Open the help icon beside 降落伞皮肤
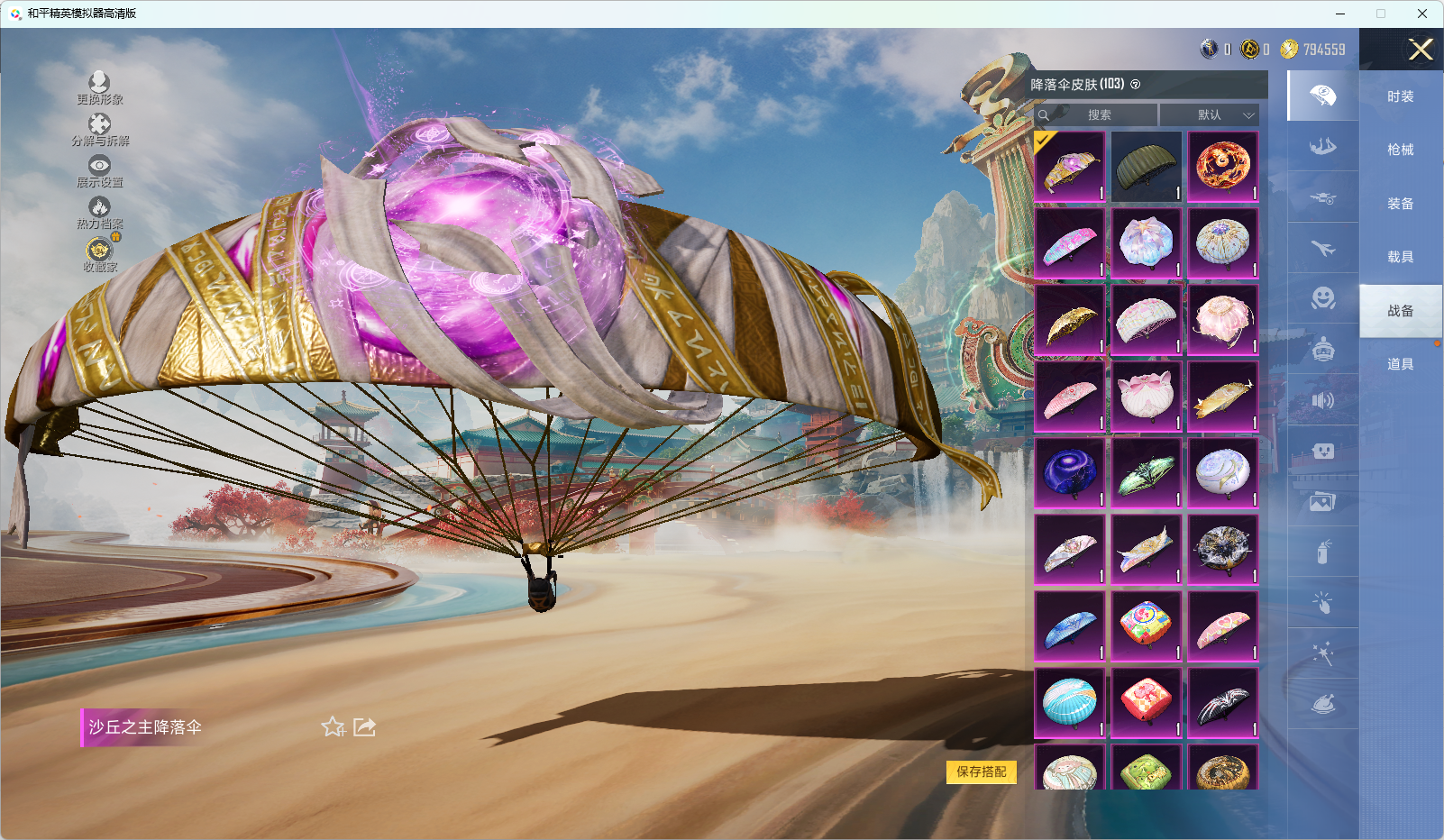 pos(1136,85)
